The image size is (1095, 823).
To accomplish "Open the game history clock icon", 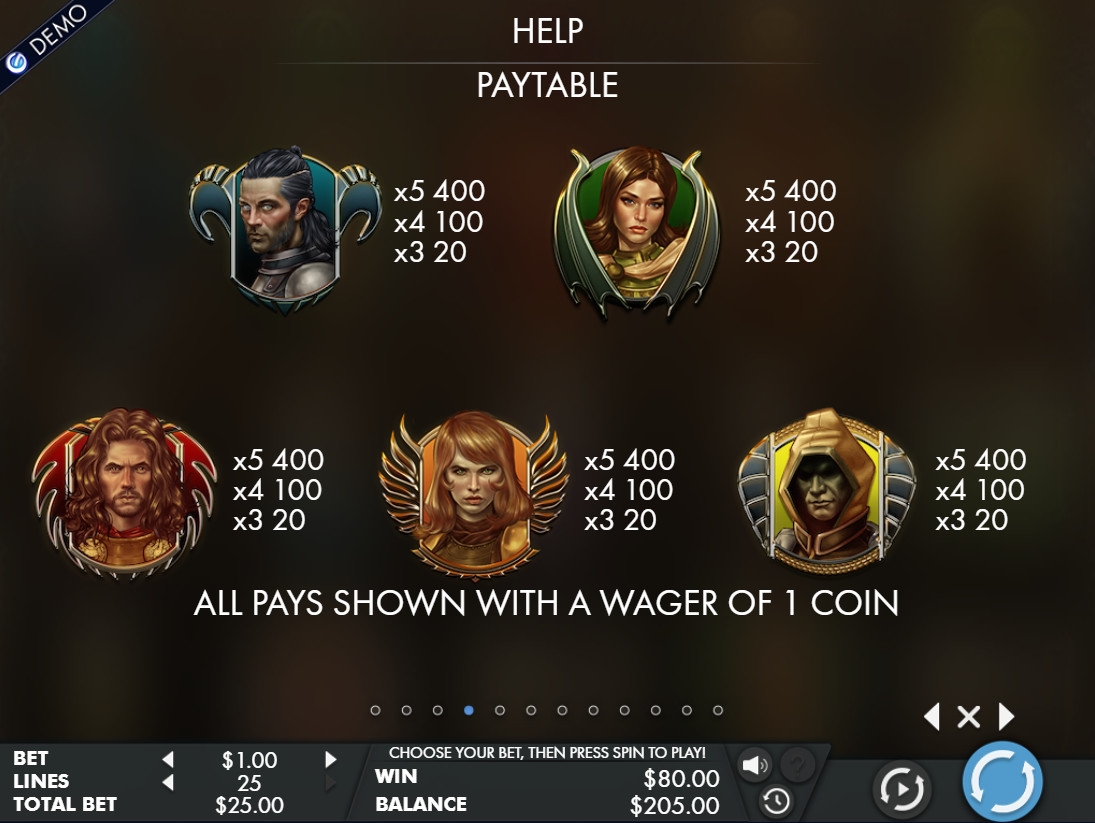I will pyautogui.click(x=776, y=800).
